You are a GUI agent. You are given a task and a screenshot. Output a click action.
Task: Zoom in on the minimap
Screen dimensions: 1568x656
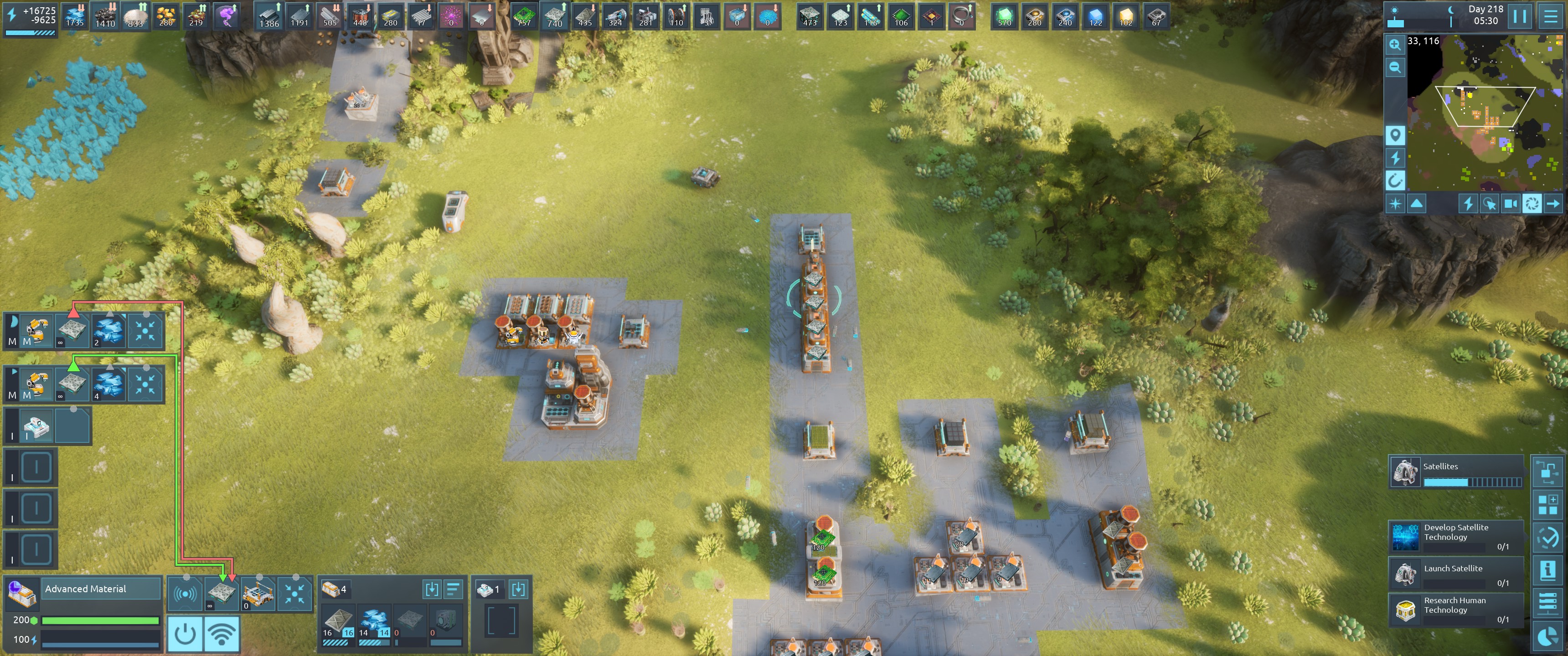click(1394, 45)
